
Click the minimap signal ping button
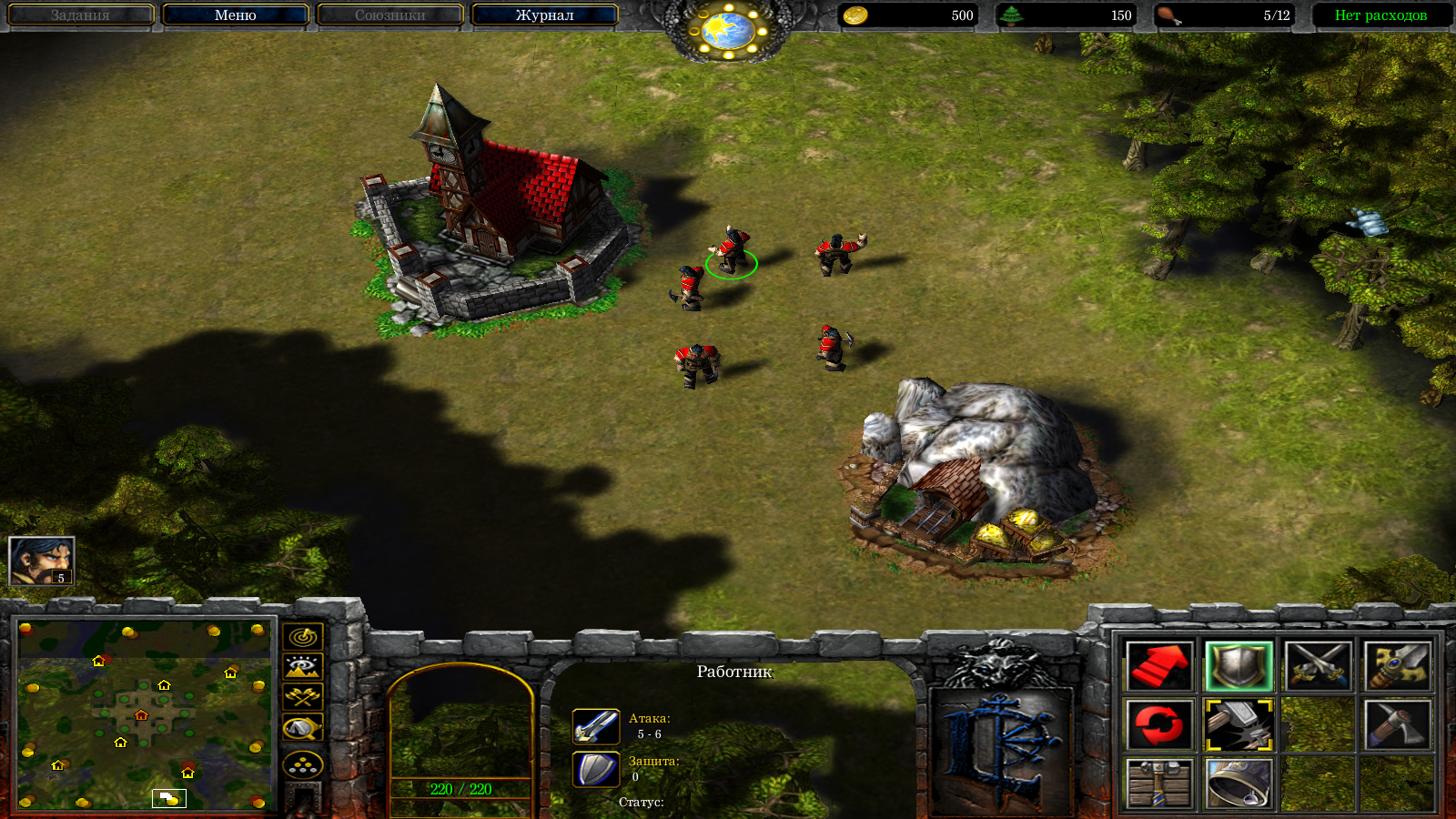[x=303, y=636]
